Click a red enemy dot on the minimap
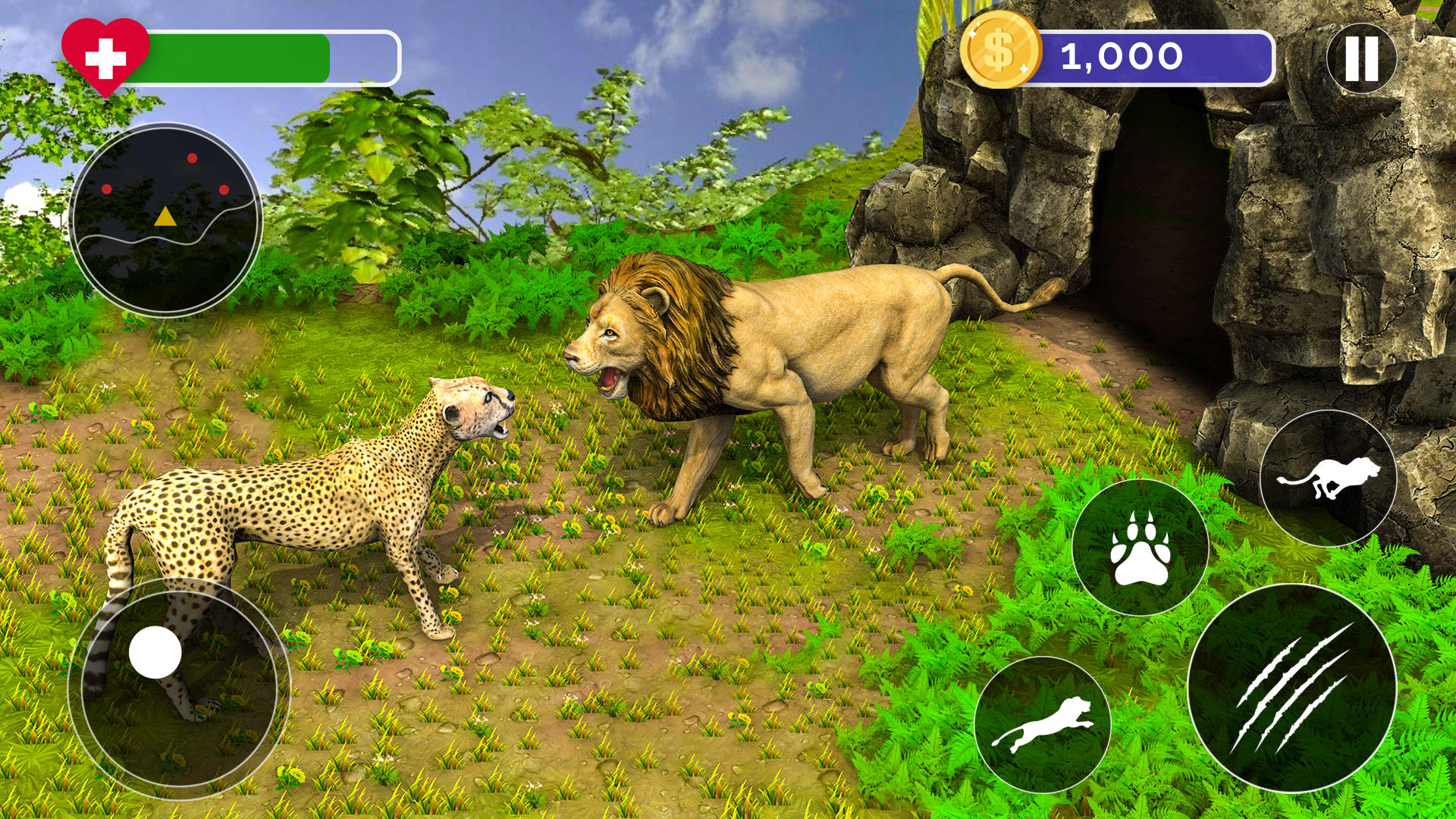Viewport: 1456px width, 819px height. pyautogui.click(x=192, y=160)
